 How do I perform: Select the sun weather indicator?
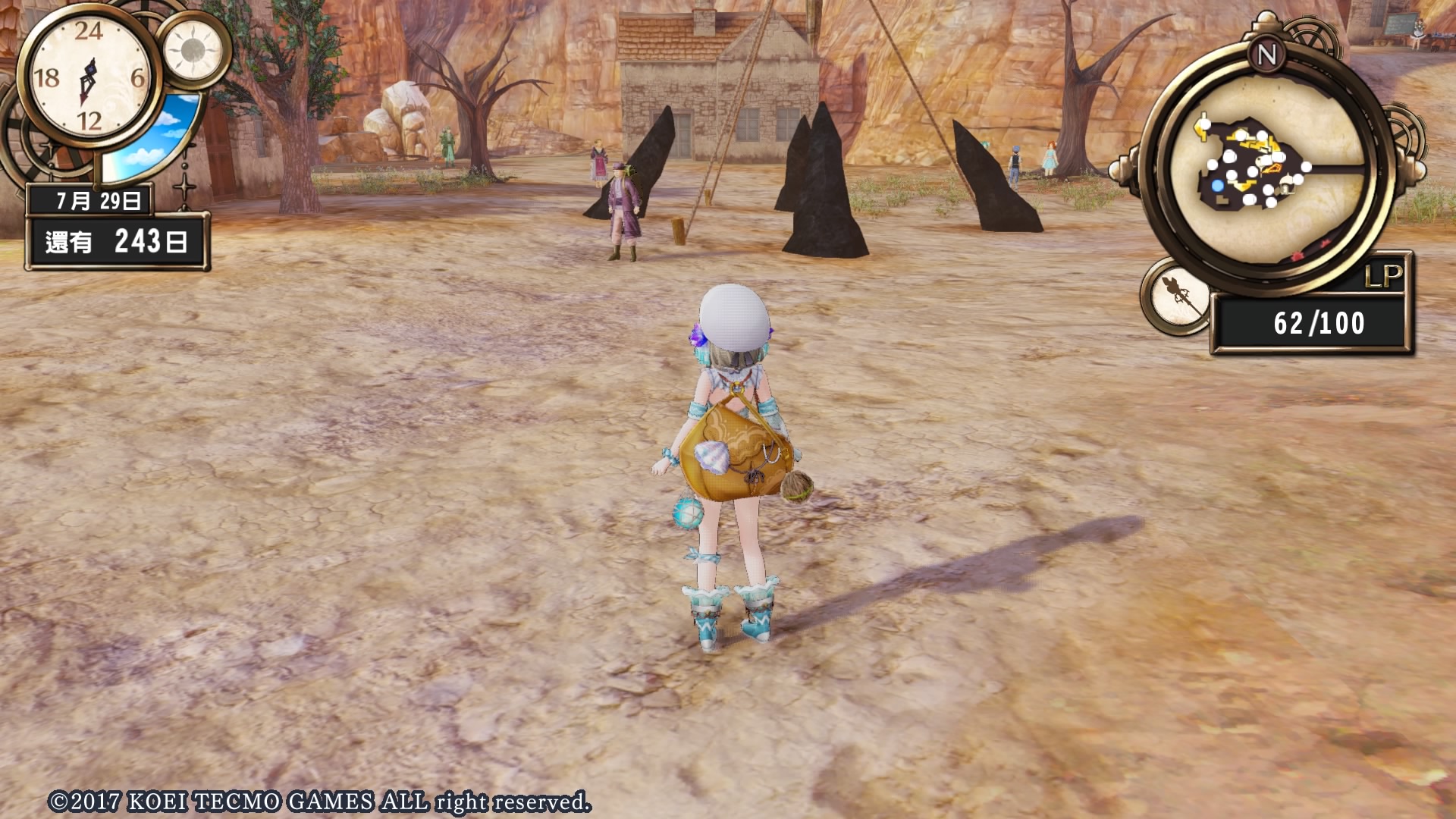click(x=193, y=51)
